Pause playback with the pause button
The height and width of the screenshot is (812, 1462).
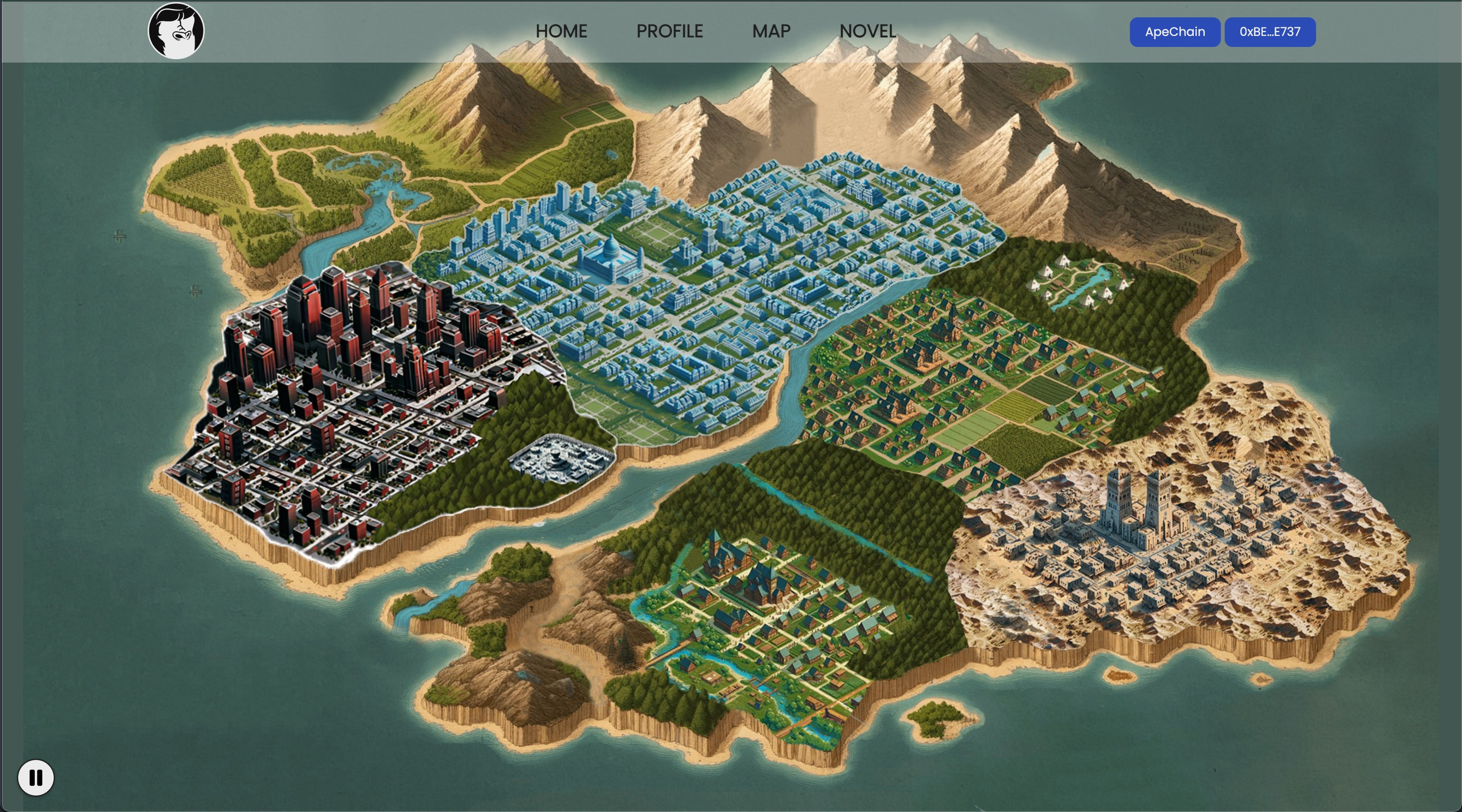pos(36,777)
